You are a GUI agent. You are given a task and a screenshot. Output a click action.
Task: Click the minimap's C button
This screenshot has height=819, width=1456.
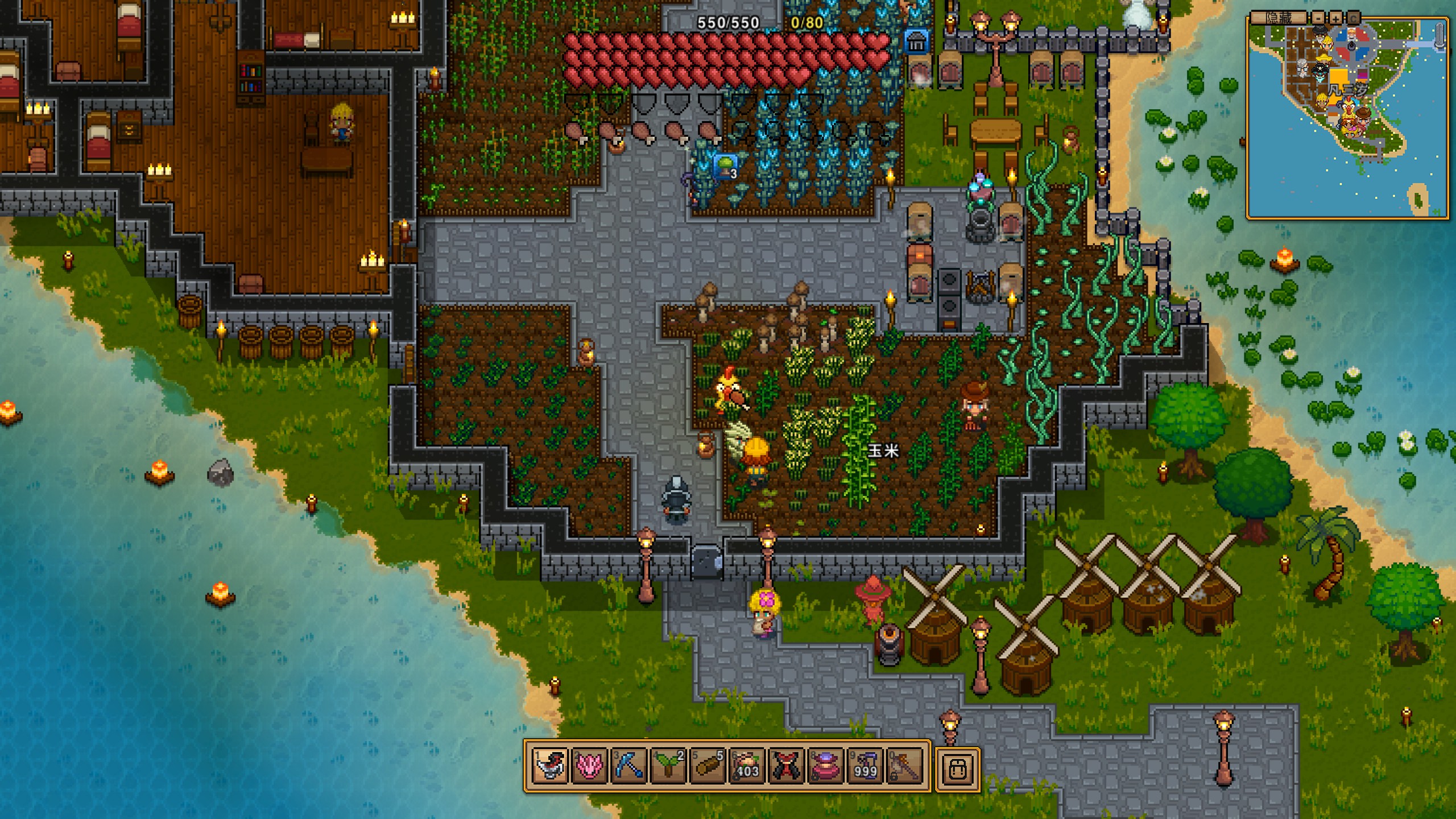click(1353, 18)
